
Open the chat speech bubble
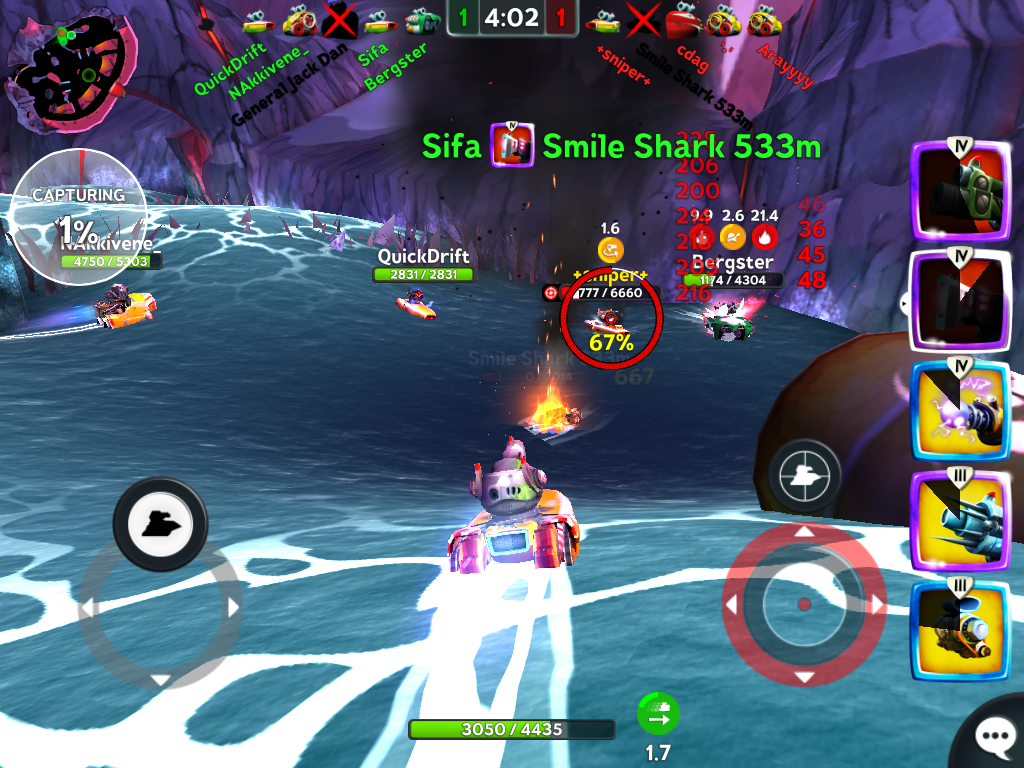[994, 738]
